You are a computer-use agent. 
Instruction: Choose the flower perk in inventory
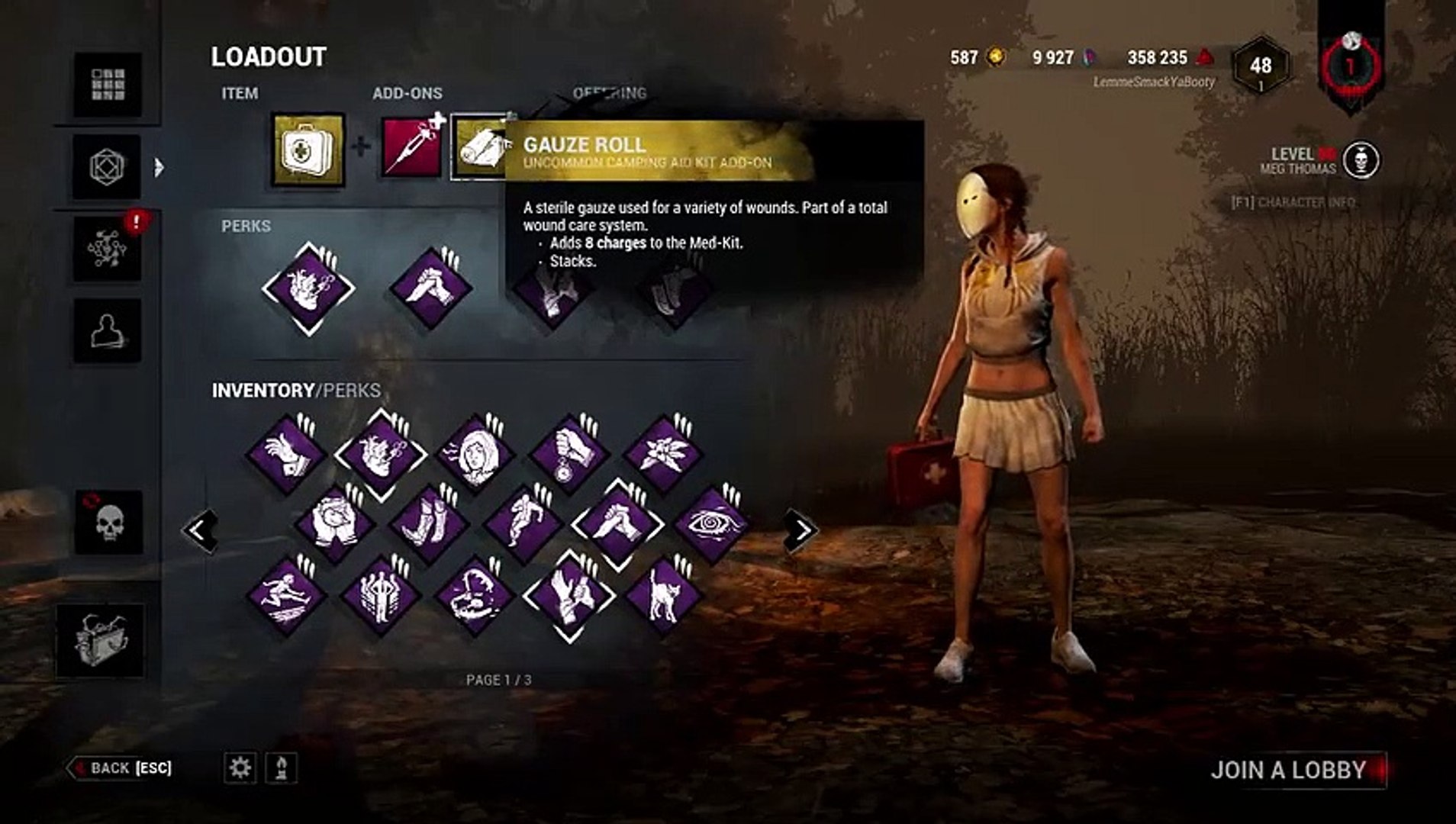(663, 453)
